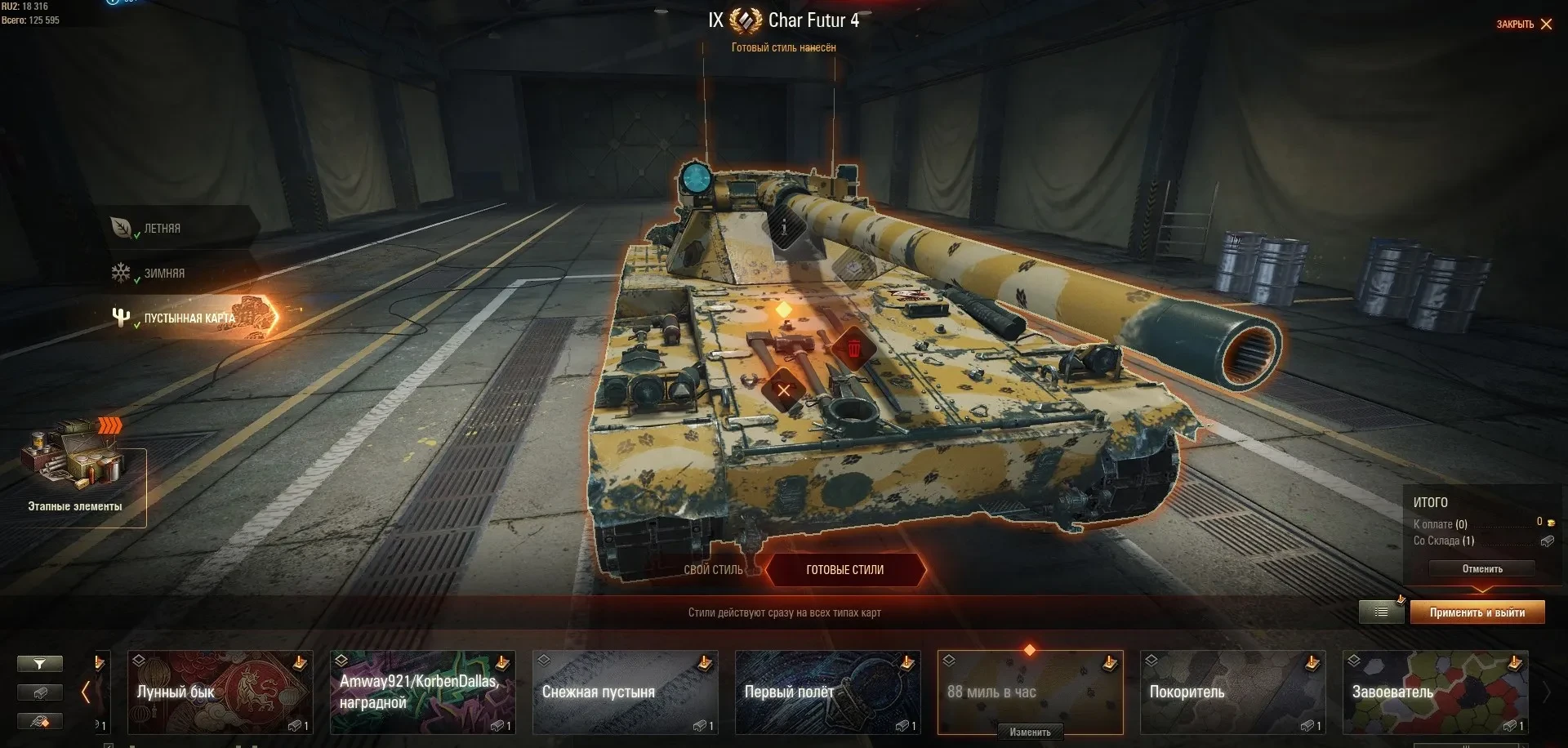The width and height of the screenshot is (1568, 748).
Task: Apply the Покоритель style
Action: point(1232,692)
